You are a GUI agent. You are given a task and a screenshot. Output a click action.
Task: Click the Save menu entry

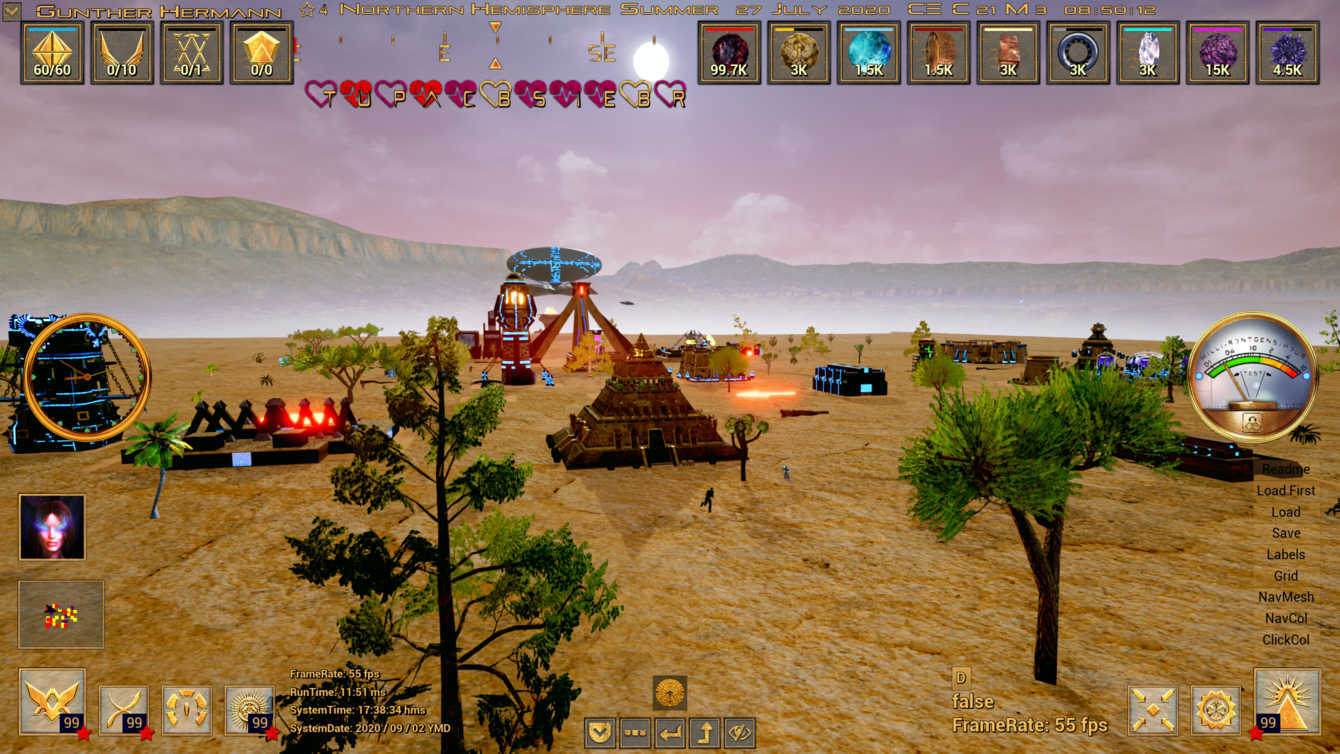coord(1285,533)
